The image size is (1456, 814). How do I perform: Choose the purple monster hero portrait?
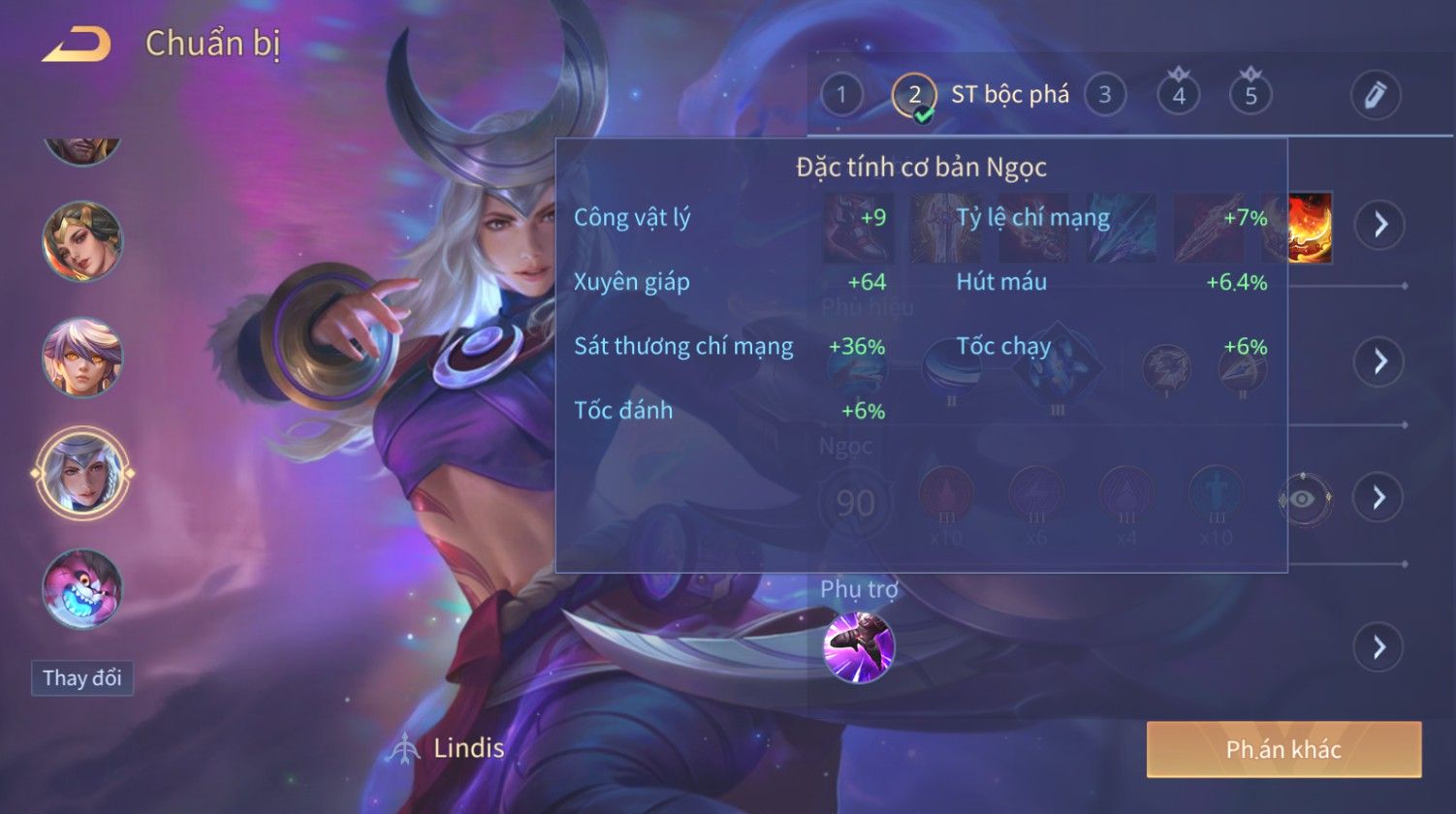(x=82, y=589)
